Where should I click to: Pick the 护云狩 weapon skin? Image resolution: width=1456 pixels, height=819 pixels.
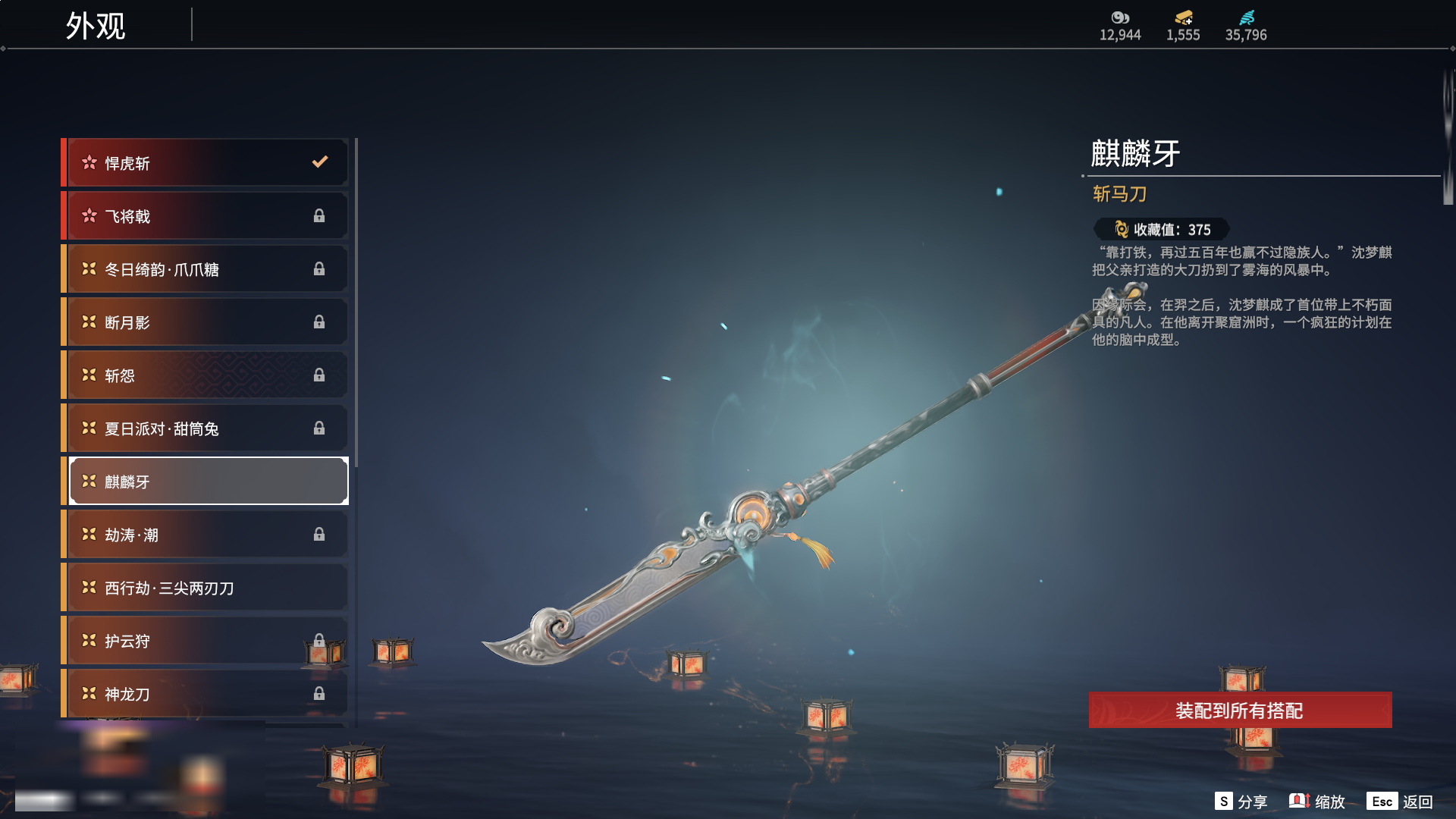coord(206,641)
